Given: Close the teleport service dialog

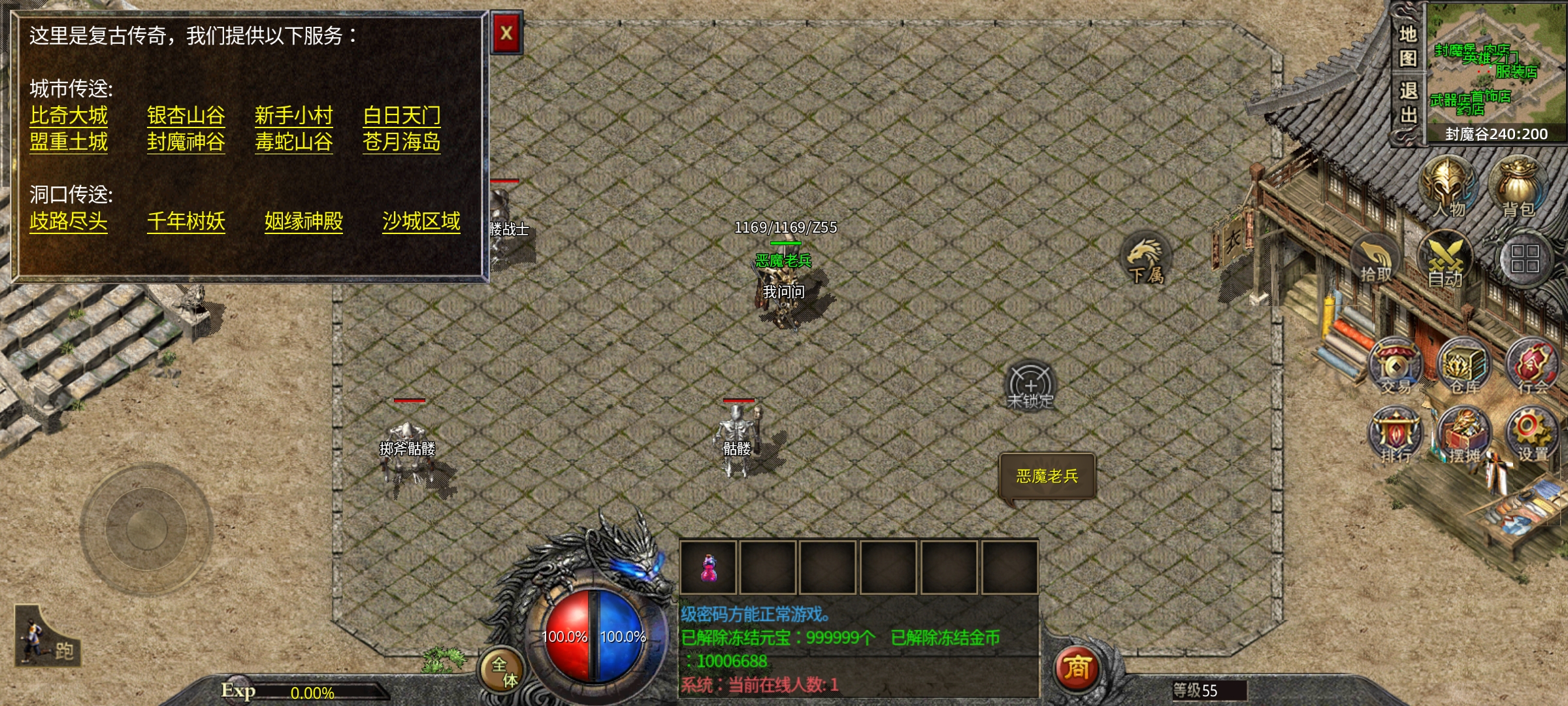Looking at the screenshot, I should tap(506, 33).
